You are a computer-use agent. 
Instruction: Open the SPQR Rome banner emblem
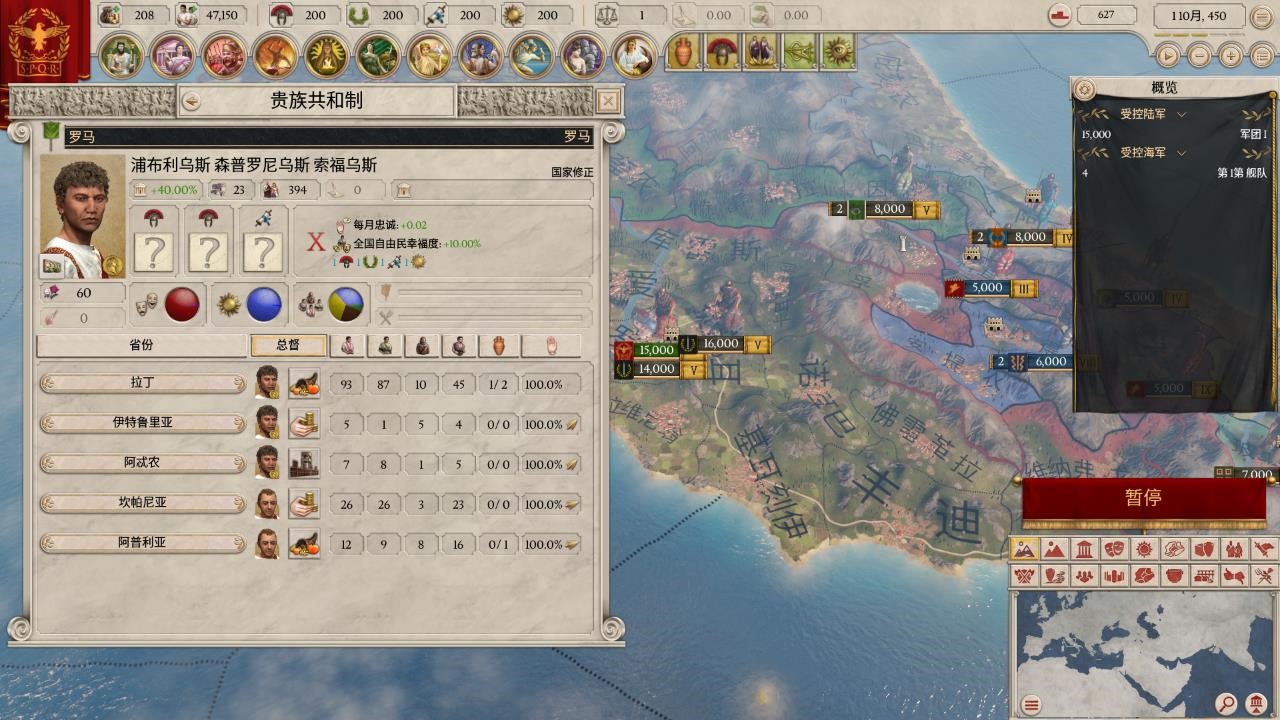[x=44, y=43]
